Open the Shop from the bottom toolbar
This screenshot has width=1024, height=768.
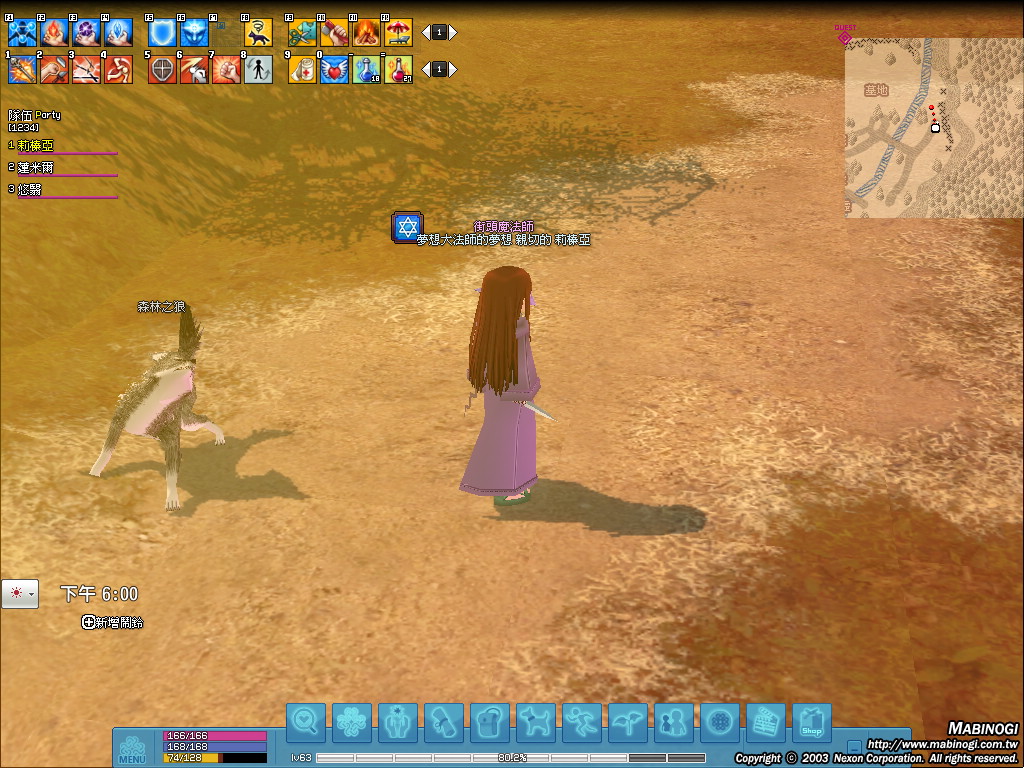click(x=811, y=723)
